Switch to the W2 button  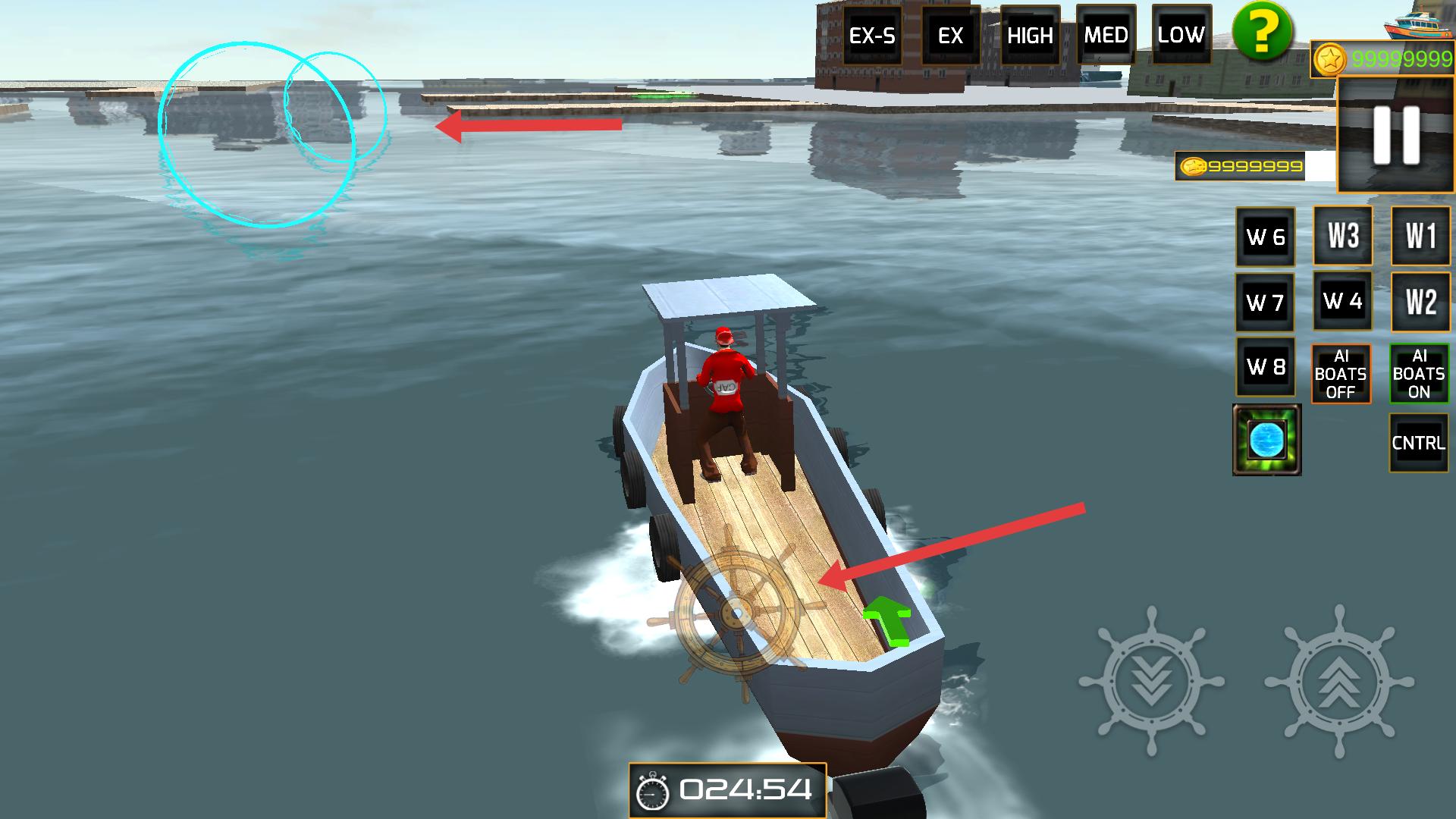click(x=1421, y=302)
